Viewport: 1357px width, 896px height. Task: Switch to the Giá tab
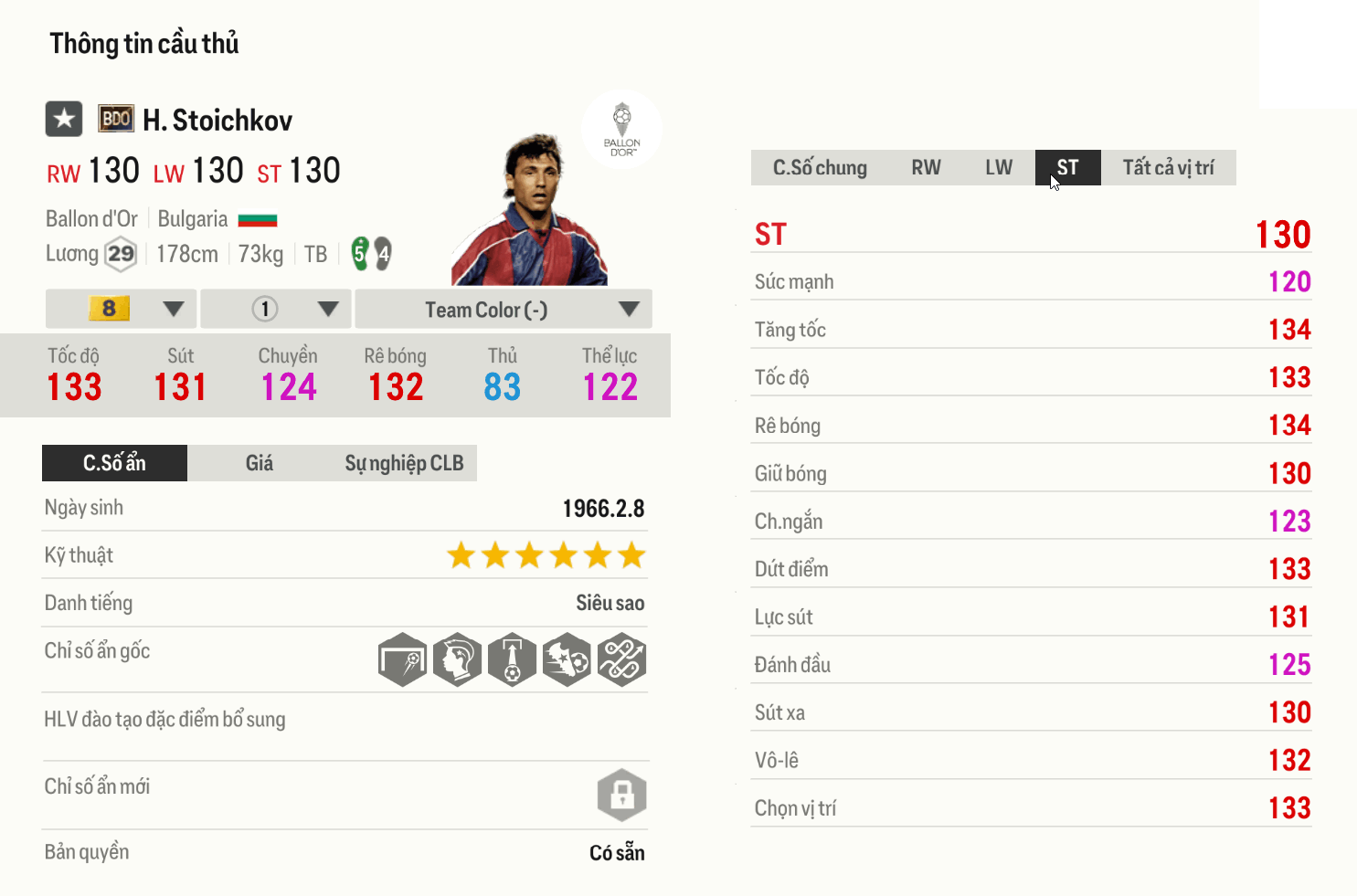tap(259, 463)
